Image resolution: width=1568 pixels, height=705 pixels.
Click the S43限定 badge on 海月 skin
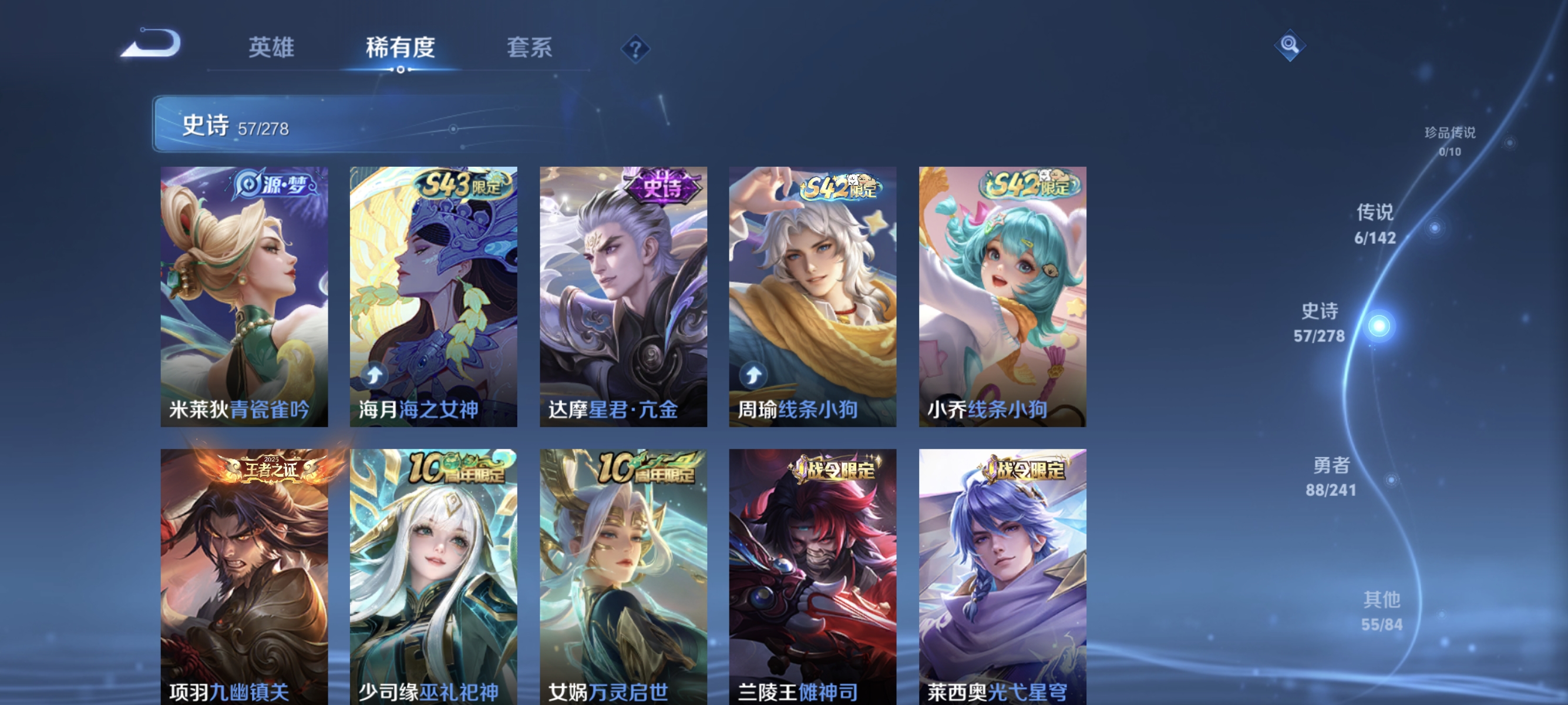[463, 184]
